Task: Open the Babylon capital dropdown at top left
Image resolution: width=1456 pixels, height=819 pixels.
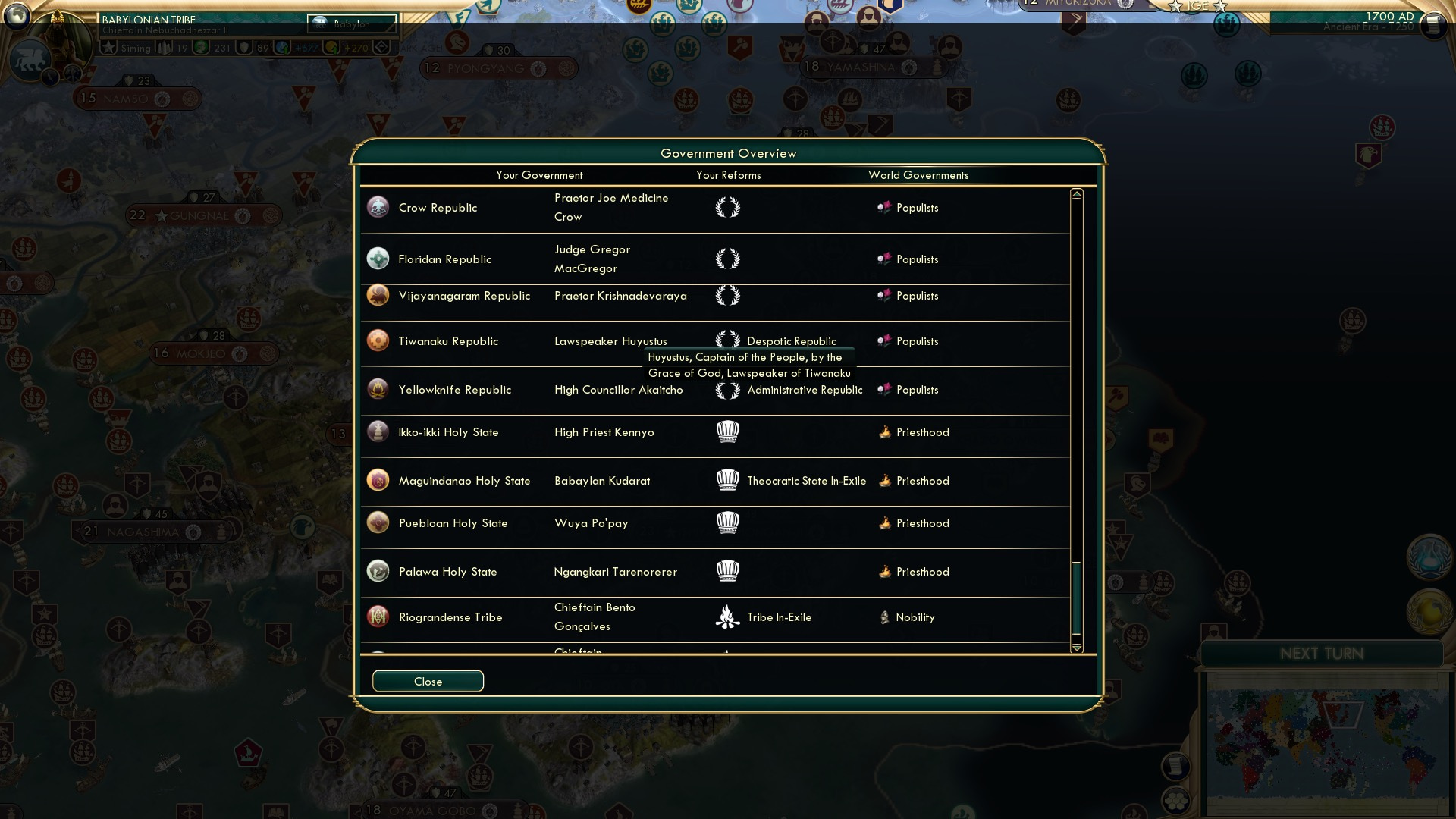Action: [x=351, y=24]
